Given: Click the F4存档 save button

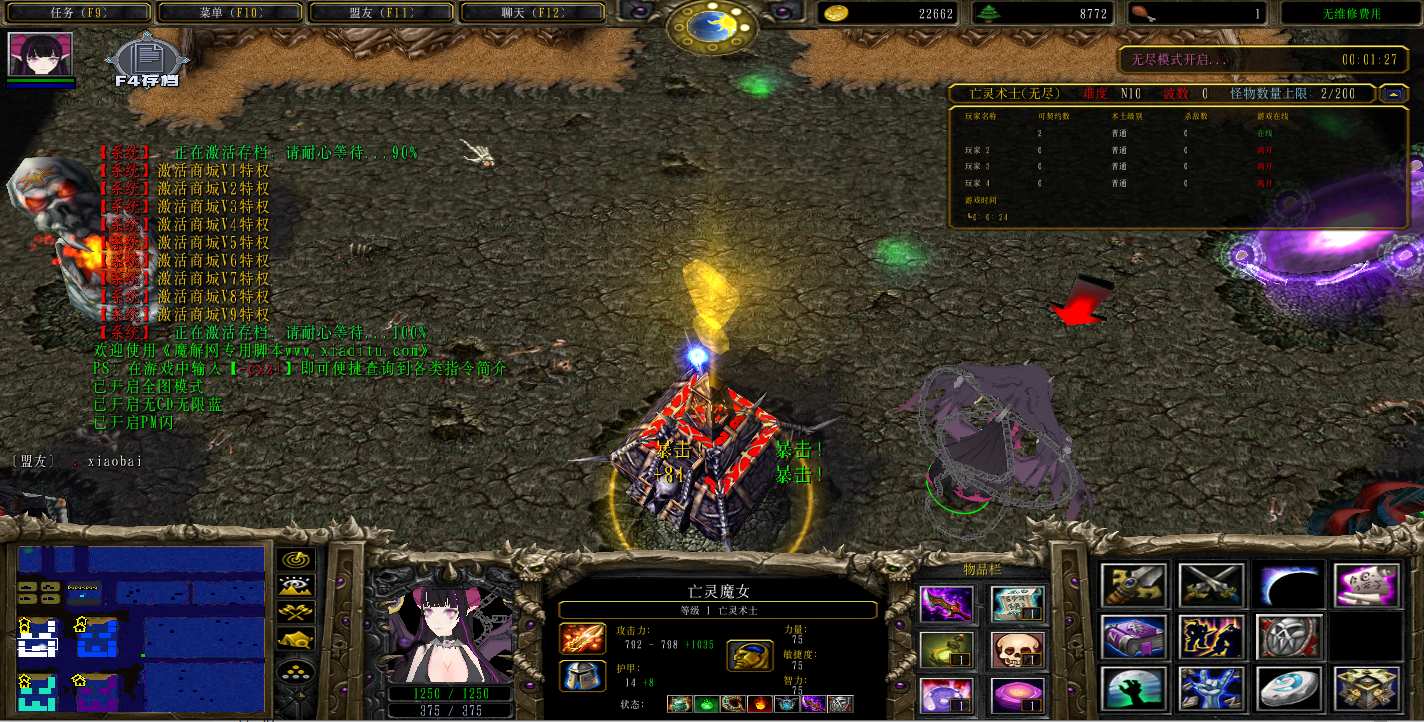Looking at the screenshot, I should tap(146, 63).
